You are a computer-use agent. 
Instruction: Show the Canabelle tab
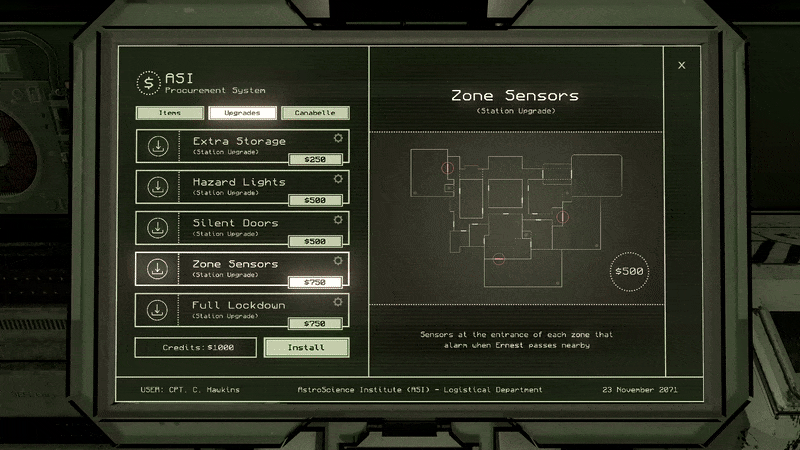click(x=315, y=113)
